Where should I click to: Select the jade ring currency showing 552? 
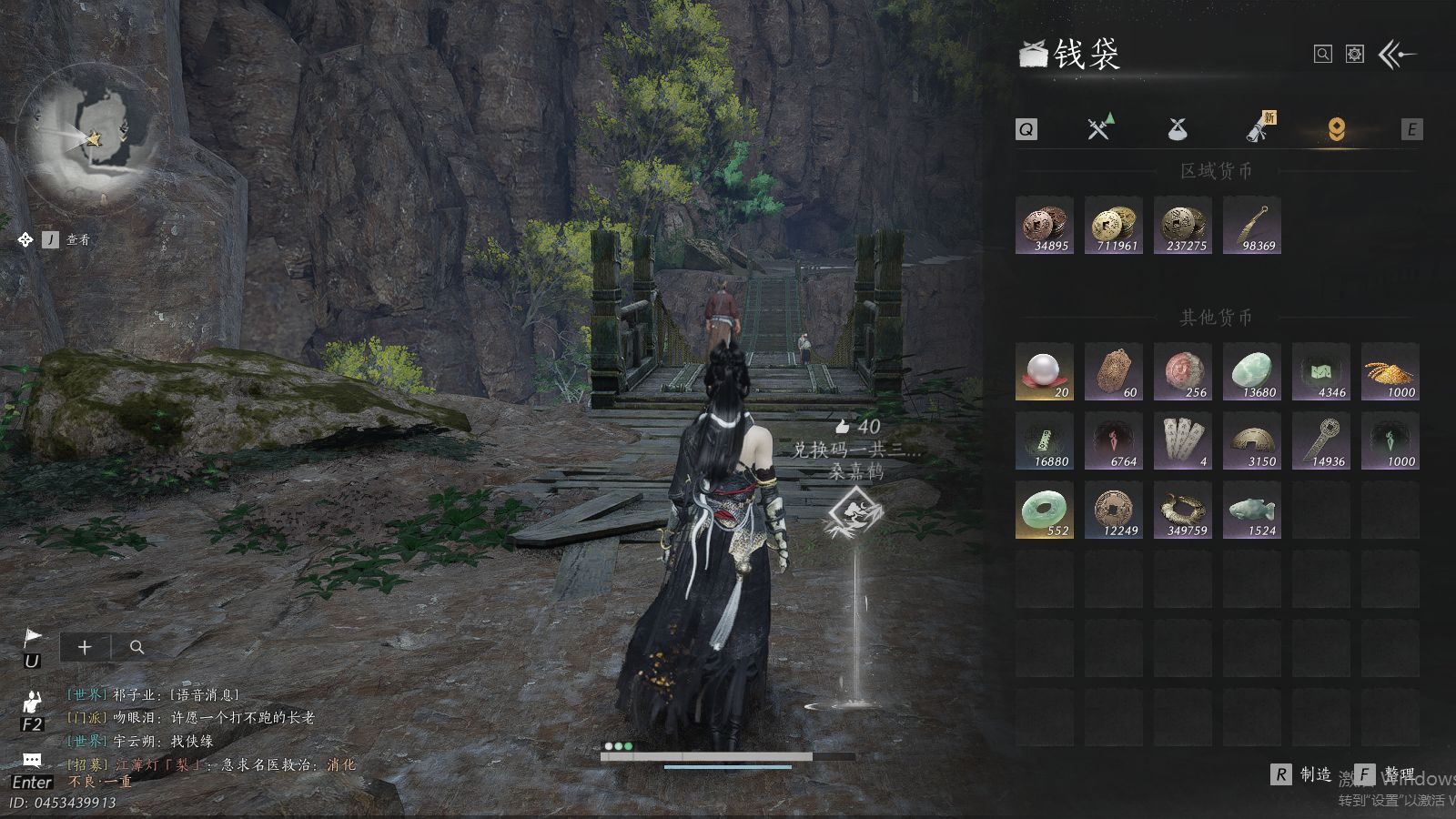[x=1045, y=511]
